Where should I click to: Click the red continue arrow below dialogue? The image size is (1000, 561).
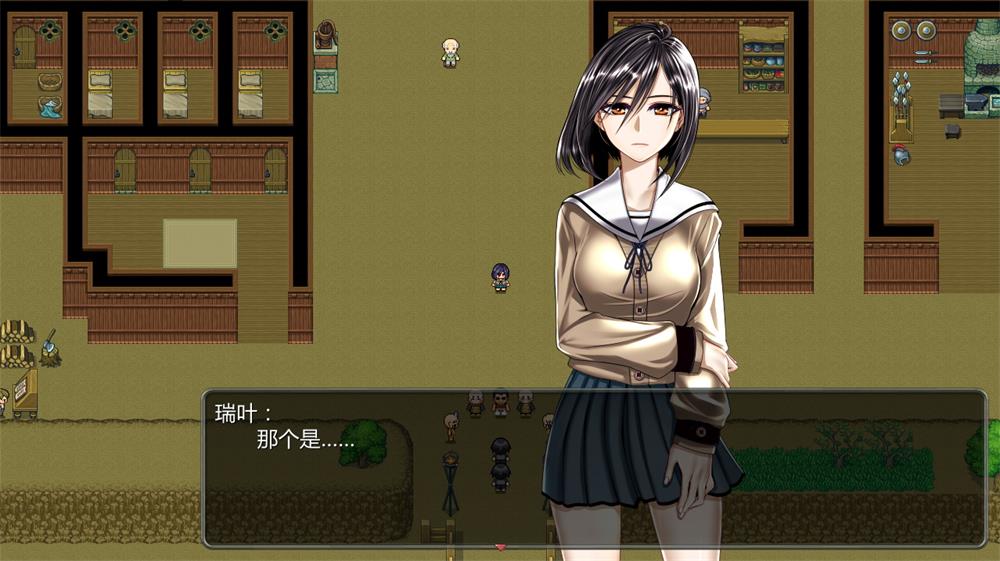501,547
